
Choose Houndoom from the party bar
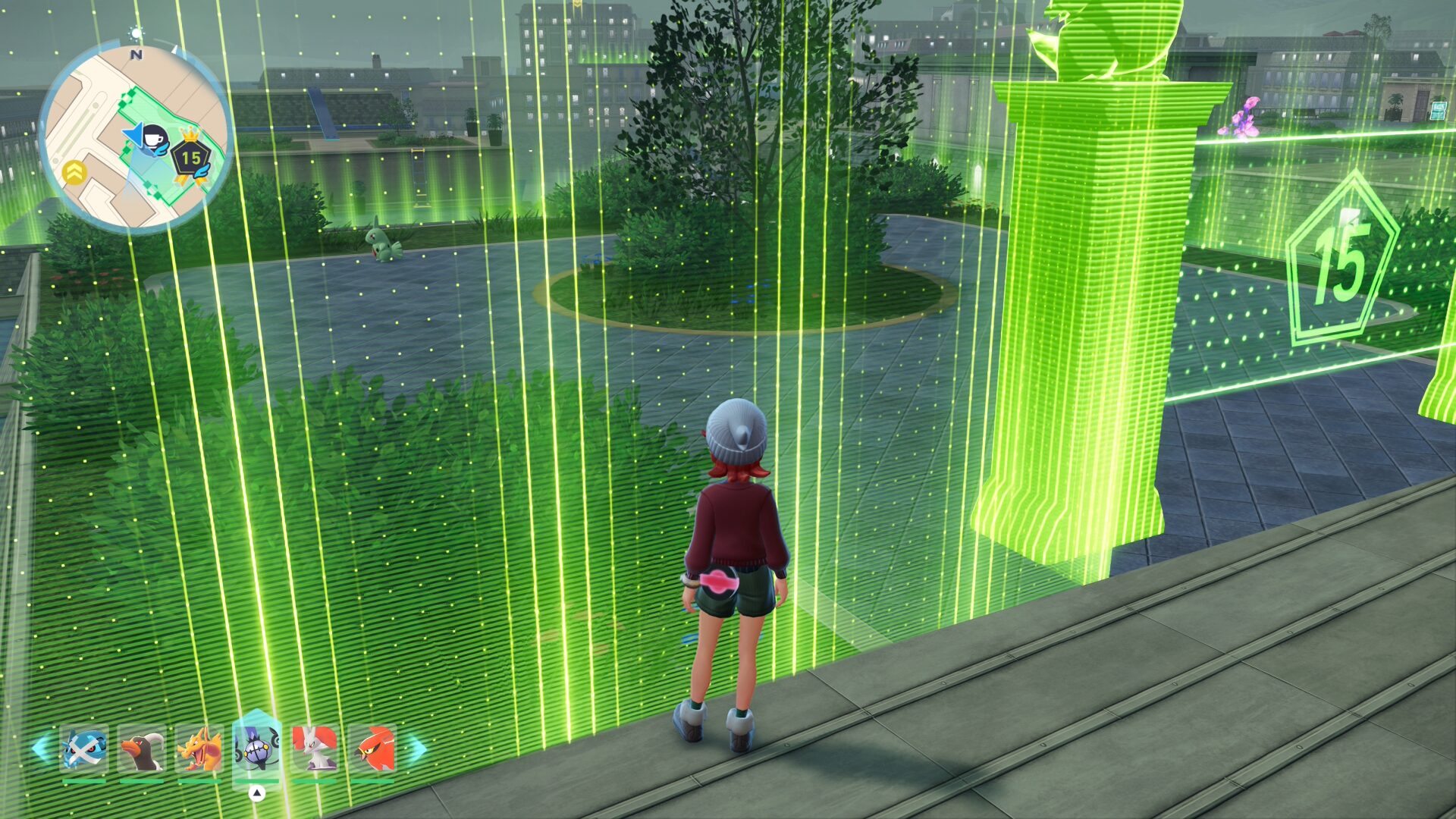[142, 749]
